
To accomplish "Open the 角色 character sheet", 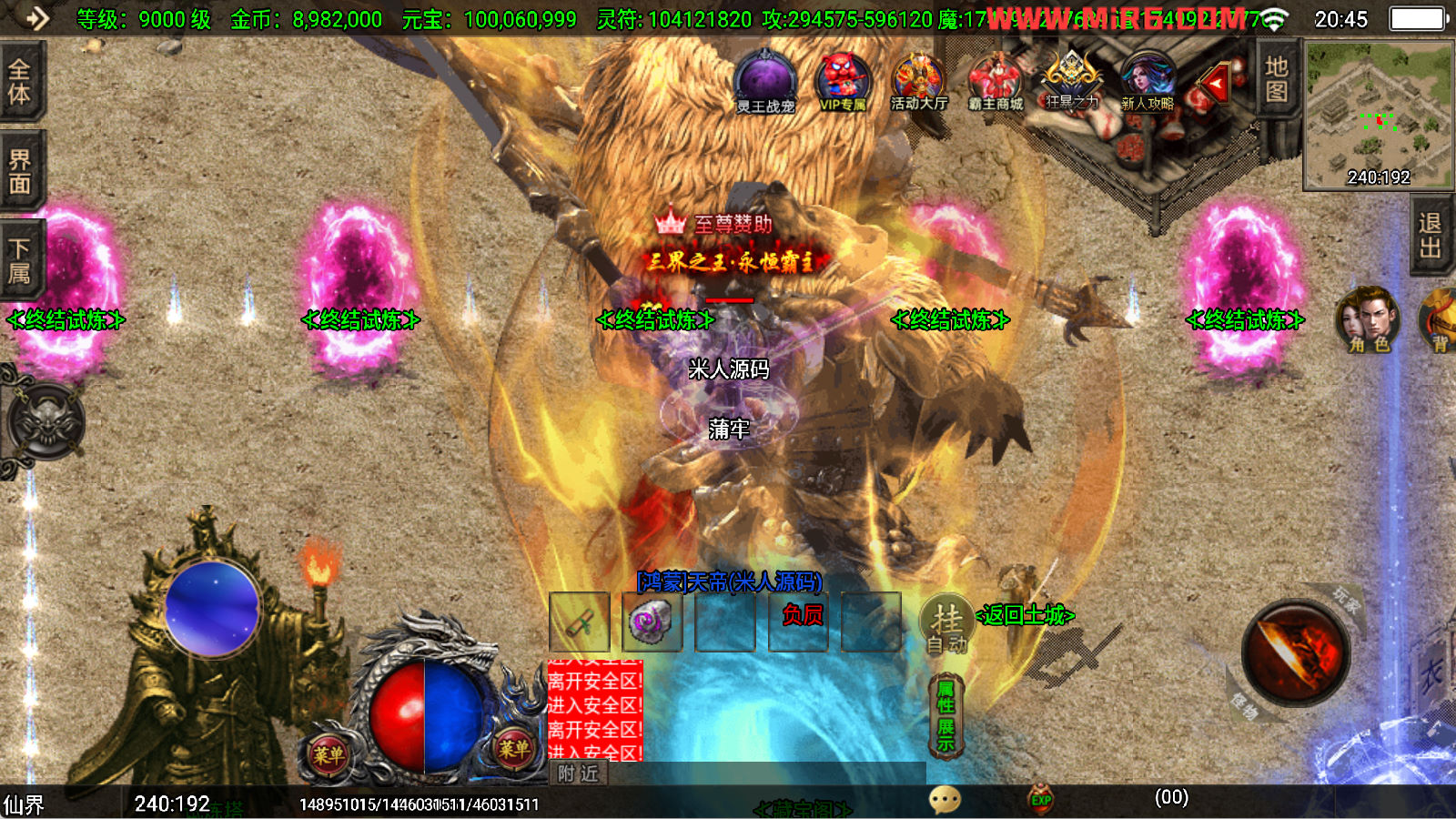I will pos(1368,320).
